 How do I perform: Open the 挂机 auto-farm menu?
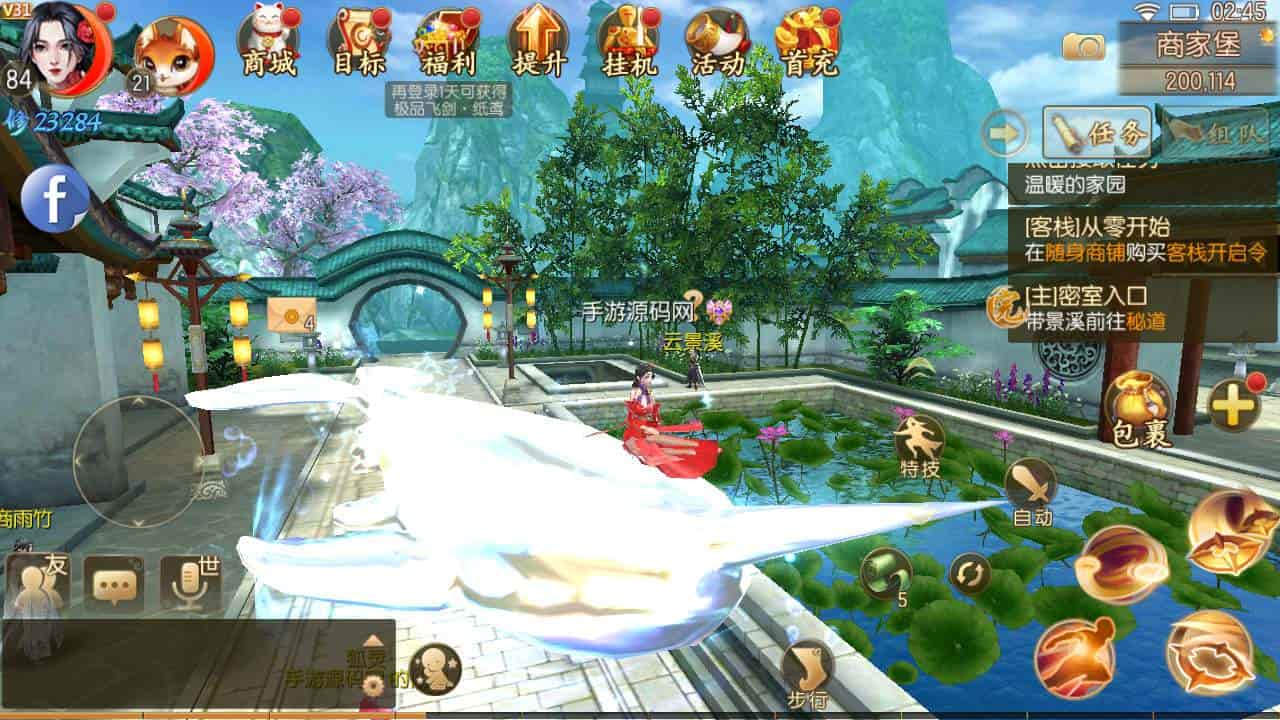[x=628, y=45]
